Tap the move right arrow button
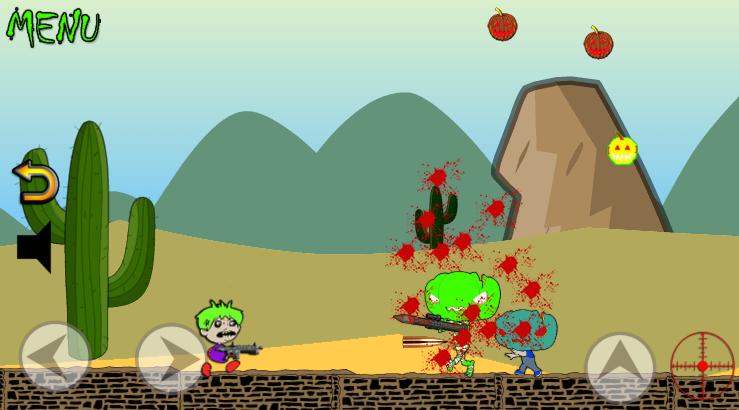739x410 pixels. (x=170, y=357)
